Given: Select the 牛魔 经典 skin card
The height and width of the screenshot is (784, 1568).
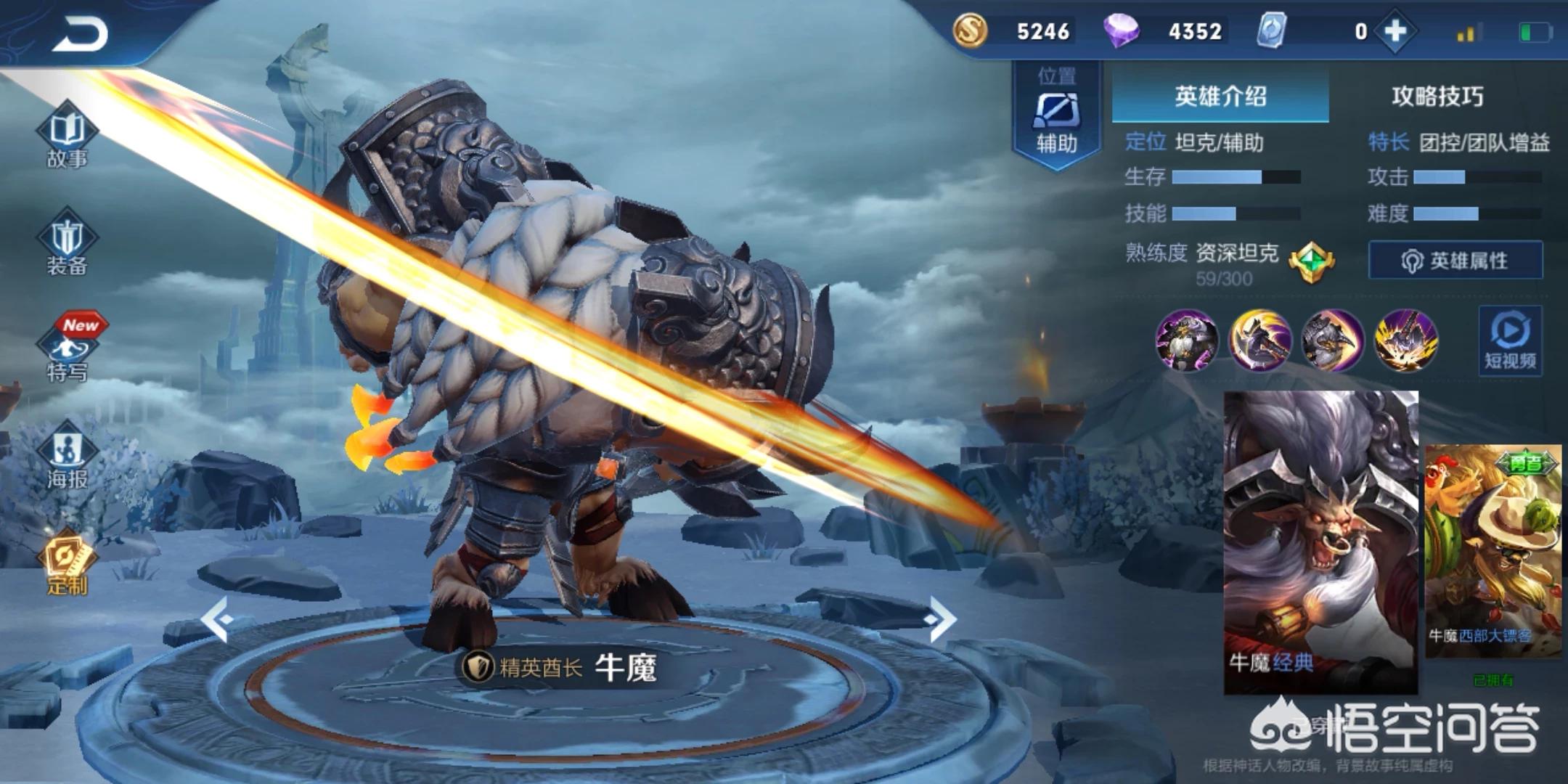Looking at the screenshot, I should [x=1321, y=541].
